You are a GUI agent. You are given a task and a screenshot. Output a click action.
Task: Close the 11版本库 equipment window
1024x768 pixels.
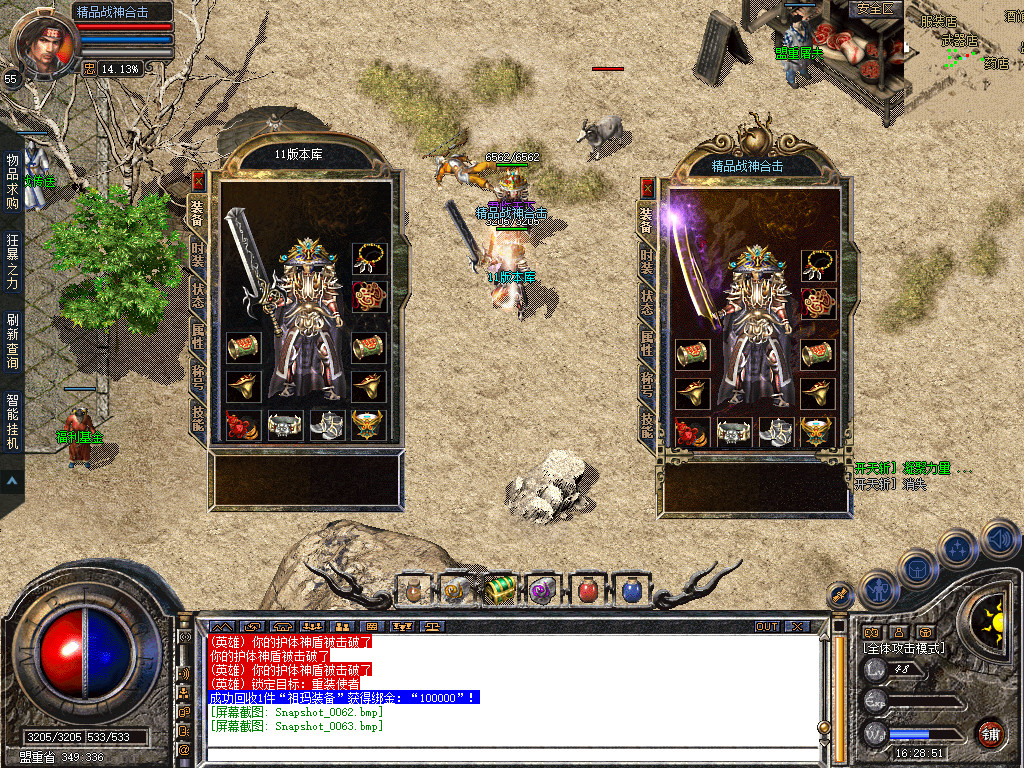(198, 181)
